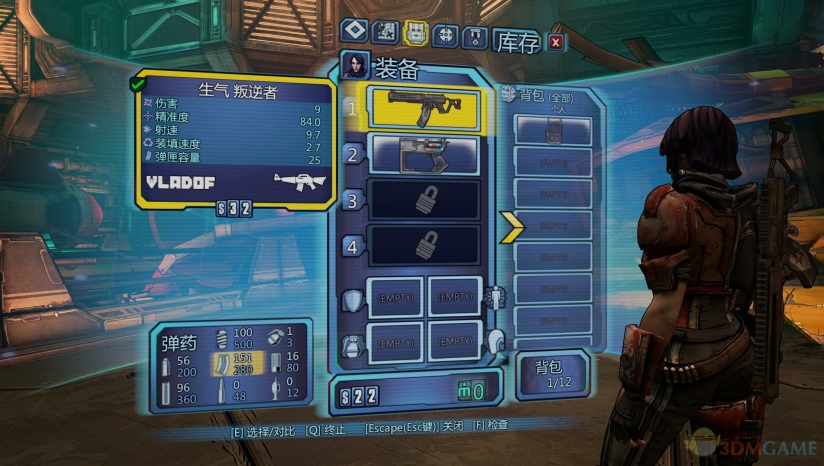Select the empty oxygen helmet slot

tap(455, 342)
